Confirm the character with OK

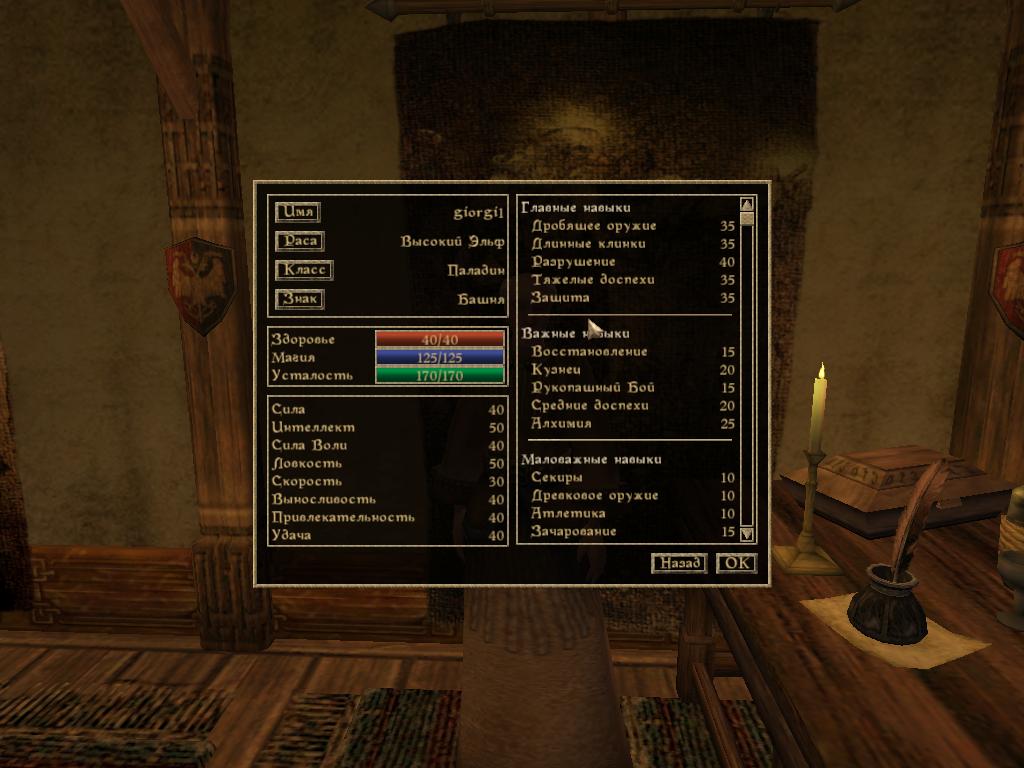point(736,563)
